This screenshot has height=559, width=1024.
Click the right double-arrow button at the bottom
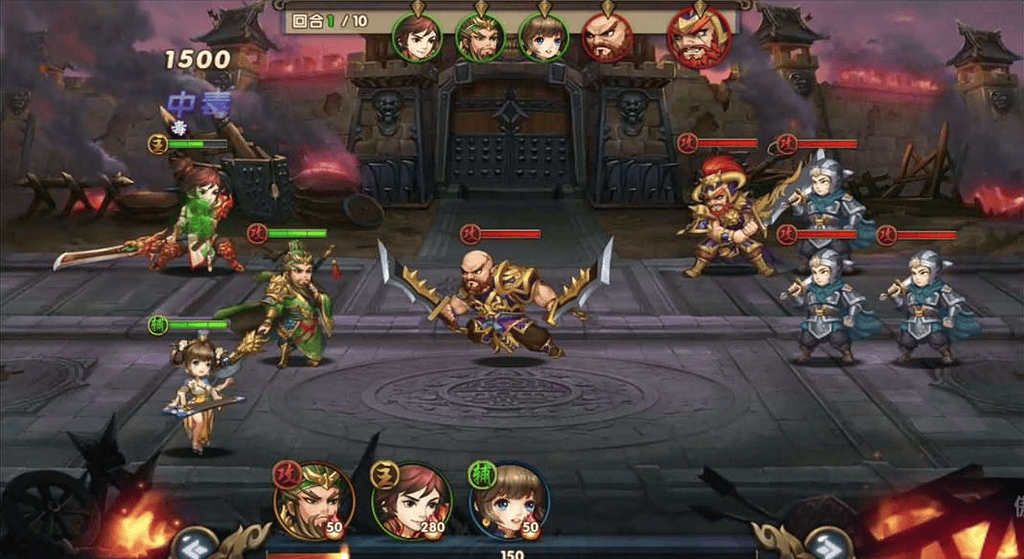coord(824,543)
